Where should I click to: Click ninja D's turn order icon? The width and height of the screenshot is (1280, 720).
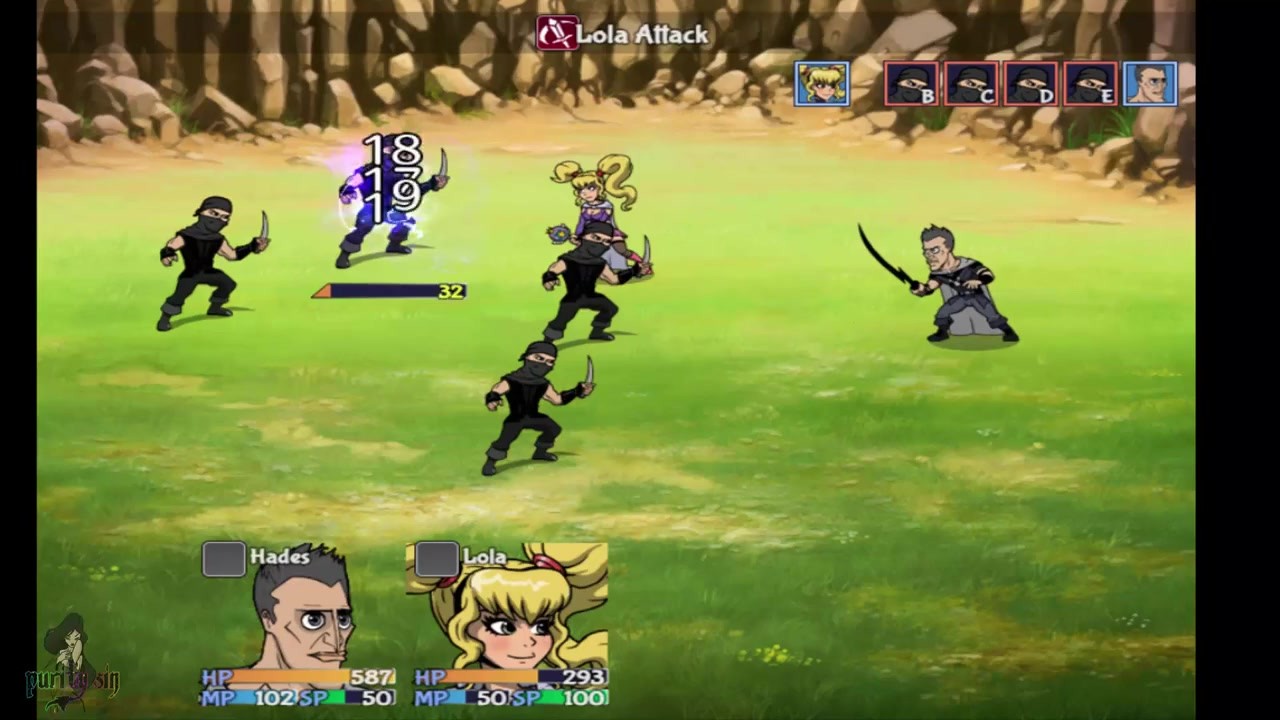(1031, 84)
